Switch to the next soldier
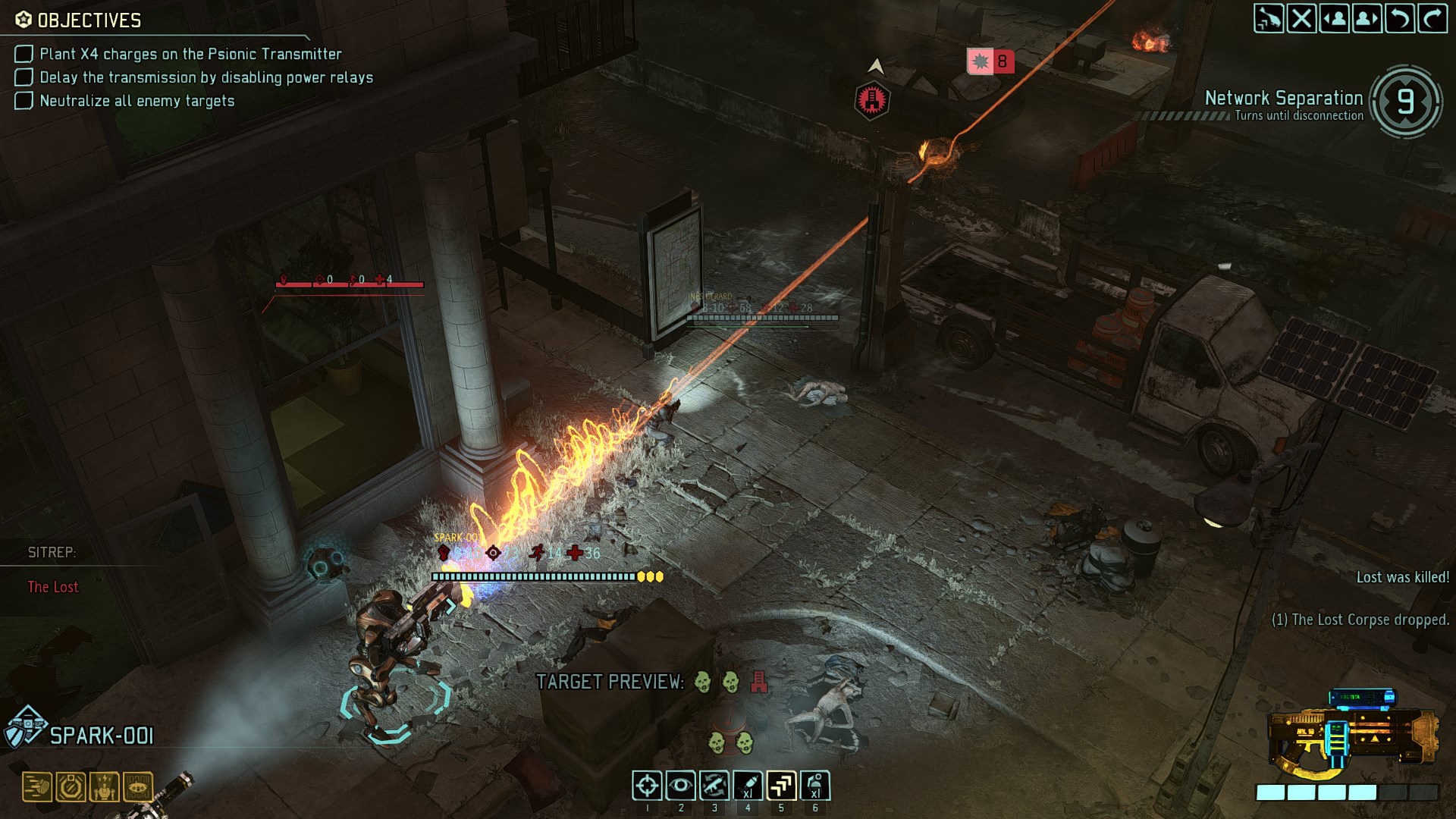 1367,19
